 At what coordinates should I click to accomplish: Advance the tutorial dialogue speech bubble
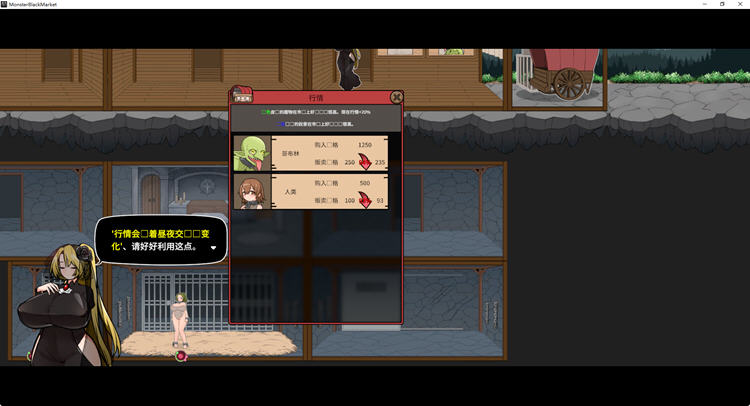(x=213, y=246)
